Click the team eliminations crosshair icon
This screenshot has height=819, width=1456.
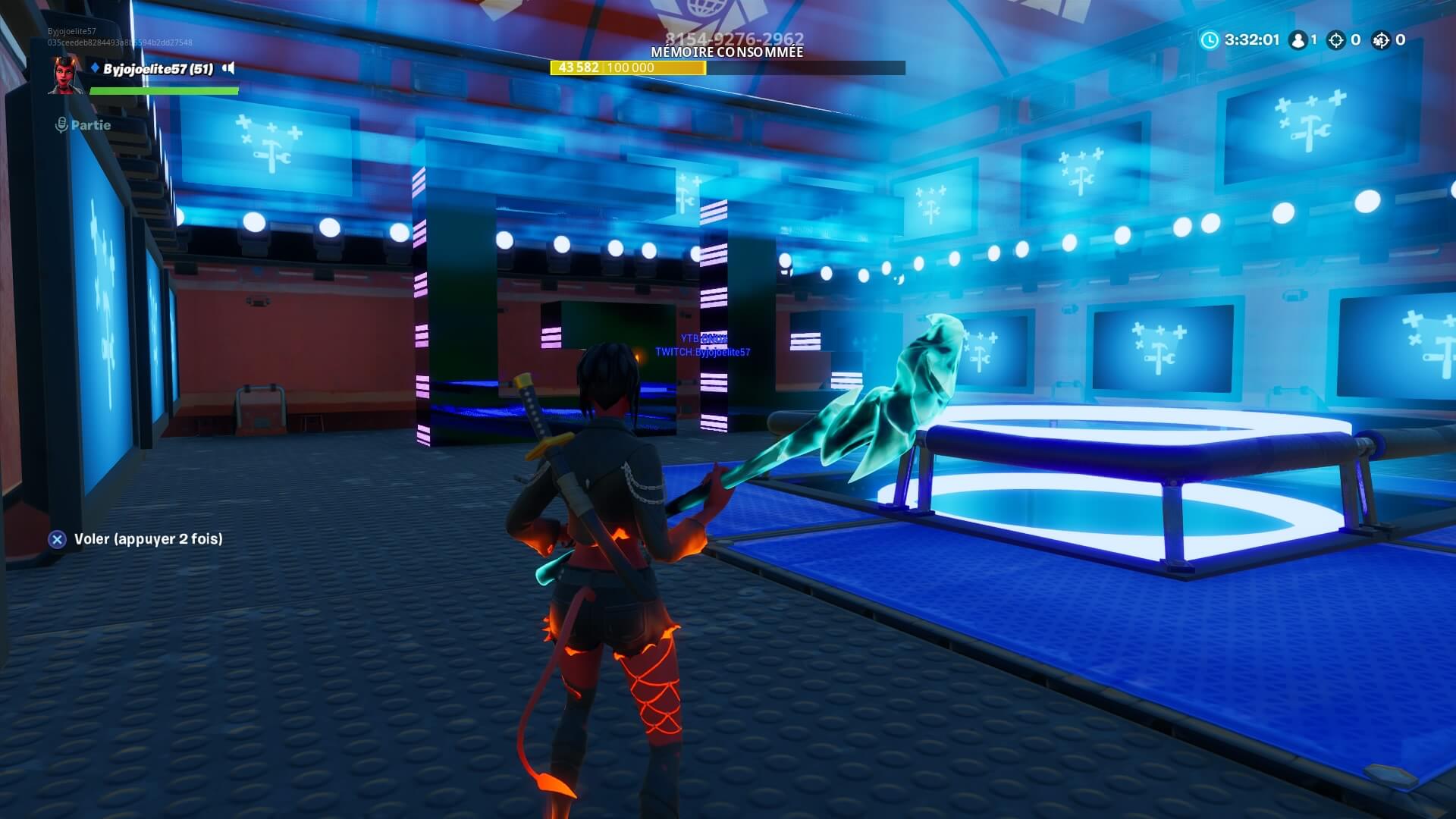[x=1382, y=40]
